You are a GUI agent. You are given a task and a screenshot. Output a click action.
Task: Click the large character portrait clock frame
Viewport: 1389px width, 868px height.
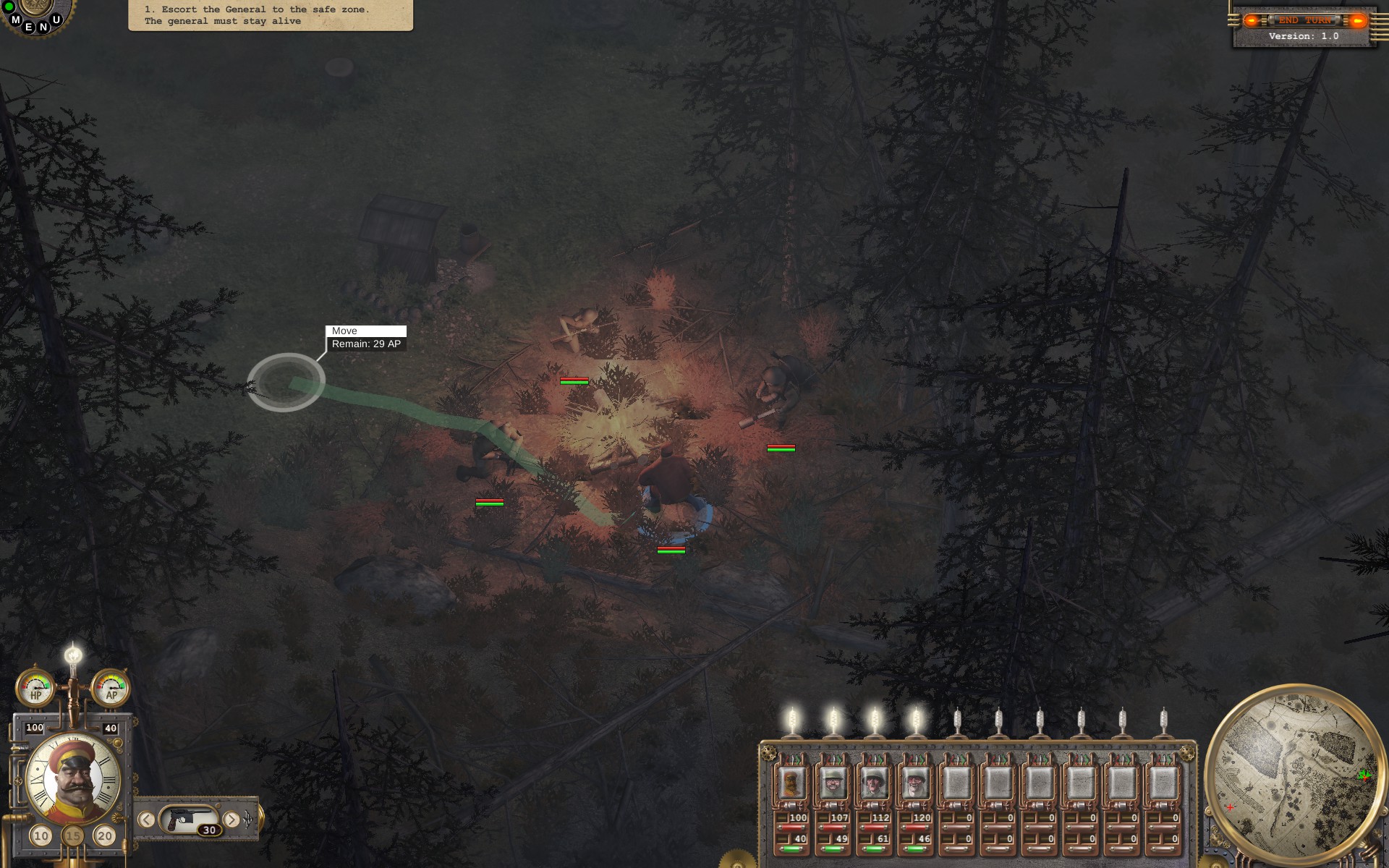coord(72,778)
